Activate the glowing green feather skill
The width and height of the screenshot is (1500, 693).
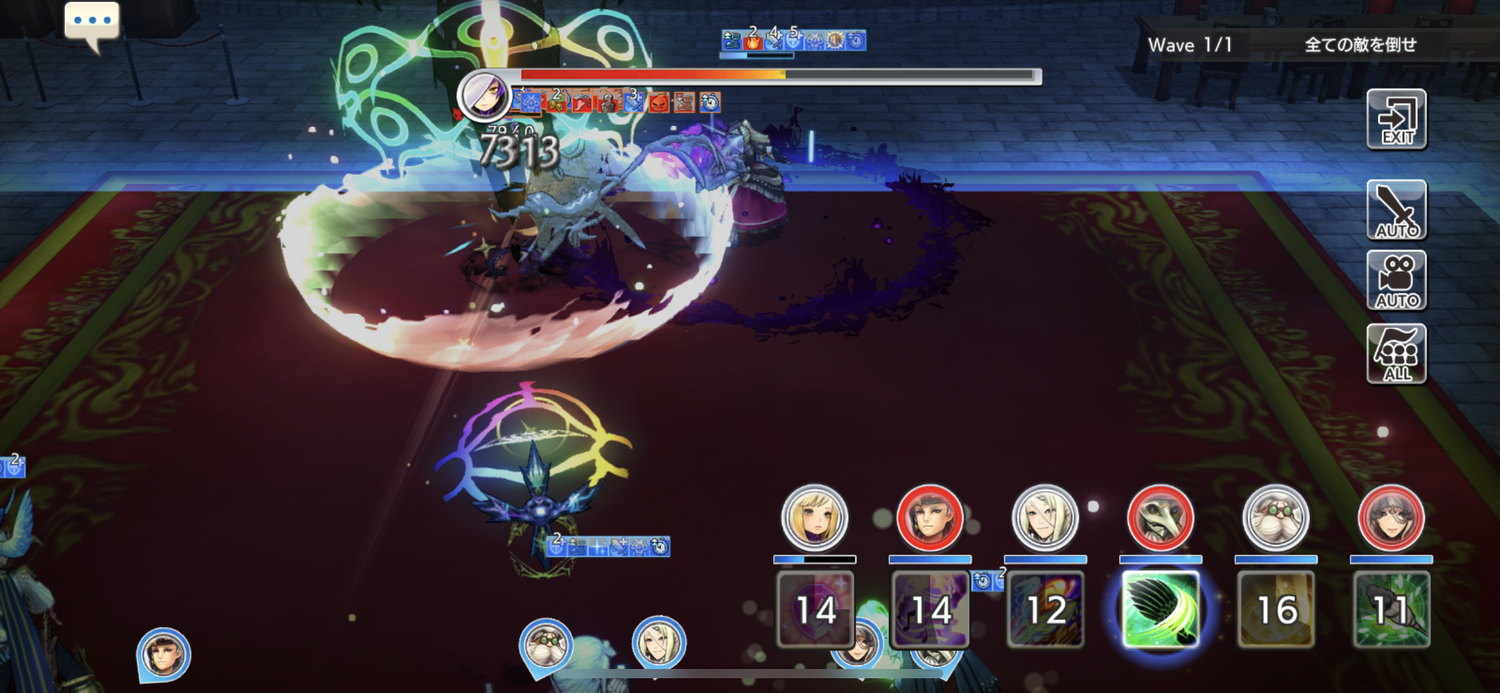point(1160,609)
